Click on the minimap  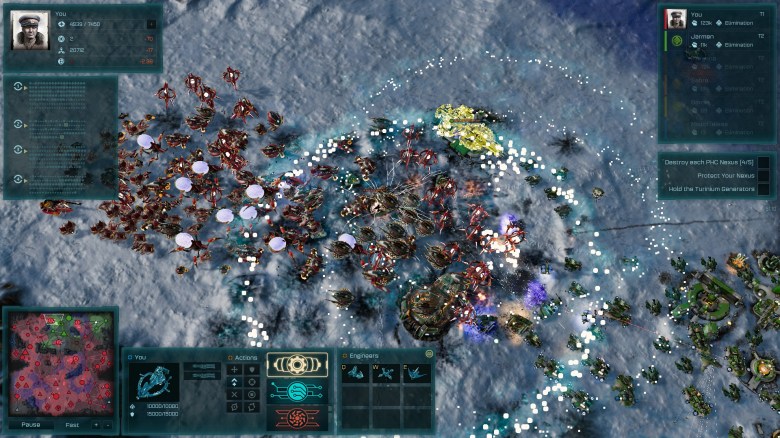click(60, 365)
